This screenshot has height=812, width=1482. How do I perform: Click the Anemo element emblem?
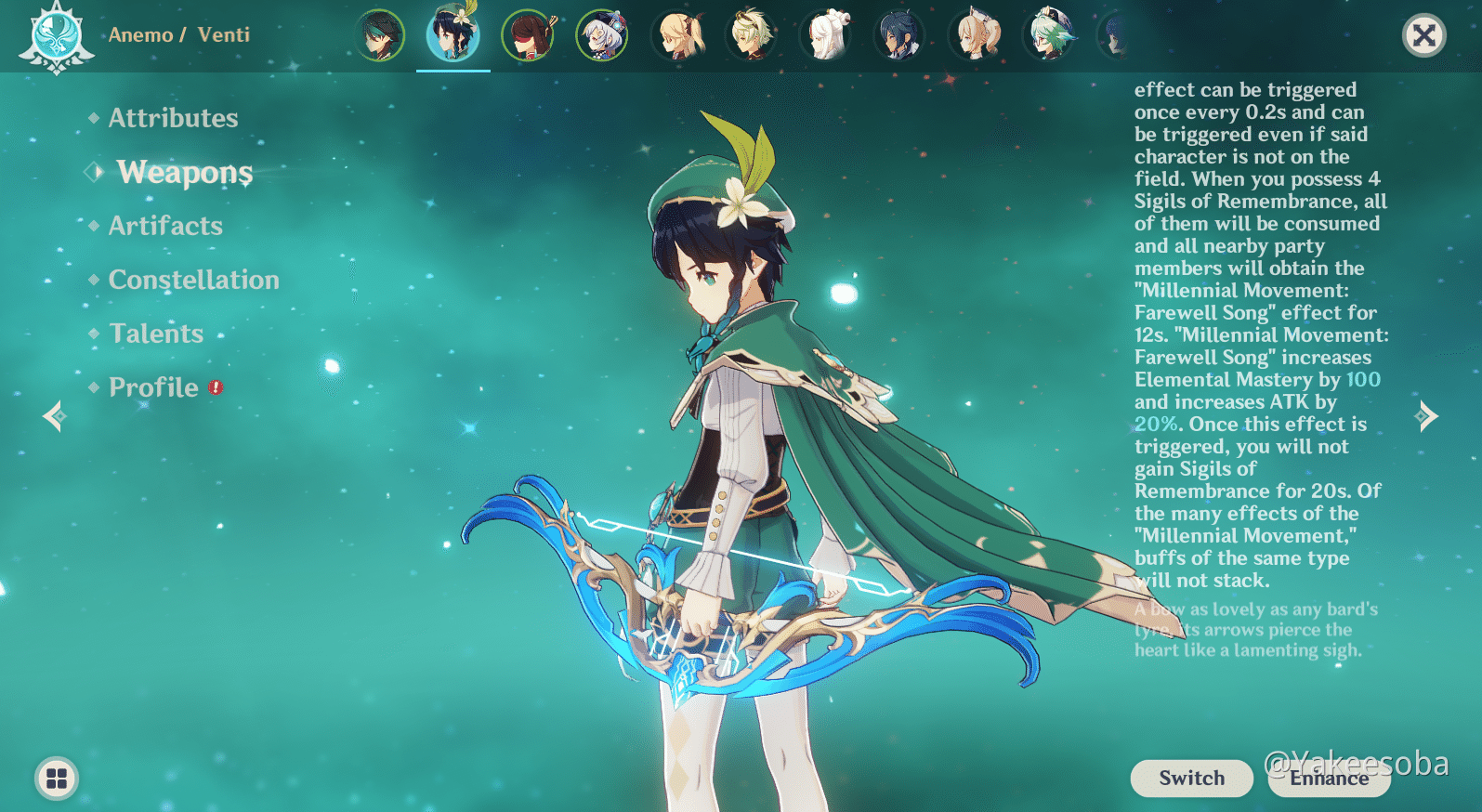coord(57,36)
